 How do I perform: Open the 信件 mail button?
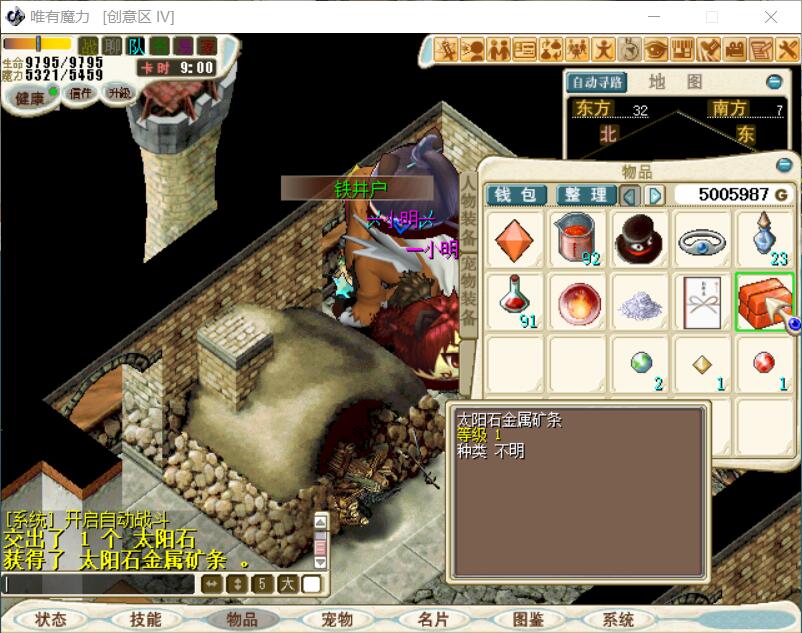point(80,93)
